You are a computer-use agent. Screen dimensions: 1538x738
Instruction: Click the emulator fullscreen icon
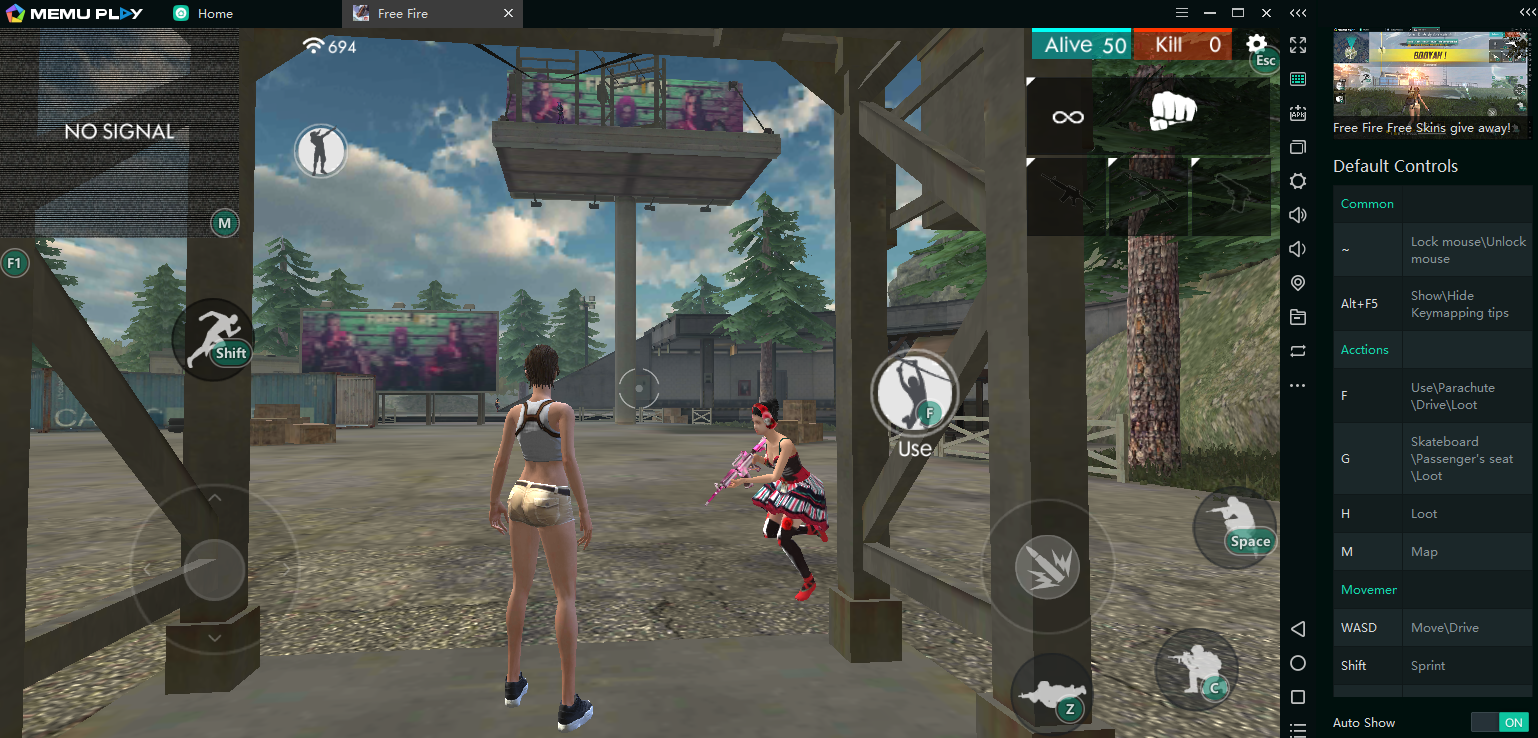pos(1298,45)
